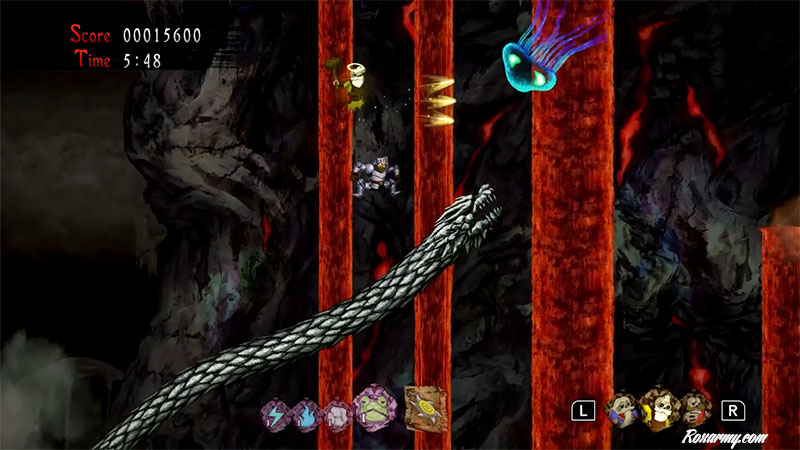Select the green frog magic icon
Viewport: 800px width, 450px height.
click(376, 408)
